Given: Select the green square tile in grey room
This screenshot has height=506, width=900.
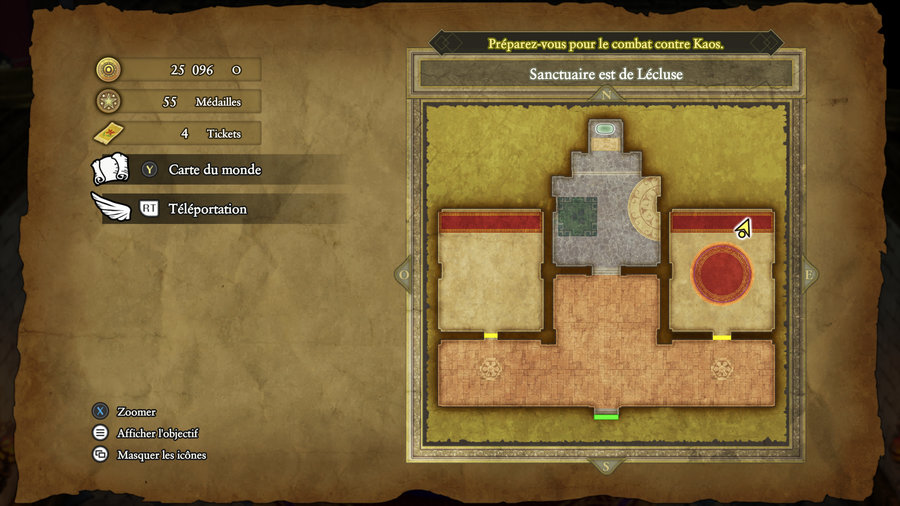Looking at the screenshot, I should coord(577,216).
